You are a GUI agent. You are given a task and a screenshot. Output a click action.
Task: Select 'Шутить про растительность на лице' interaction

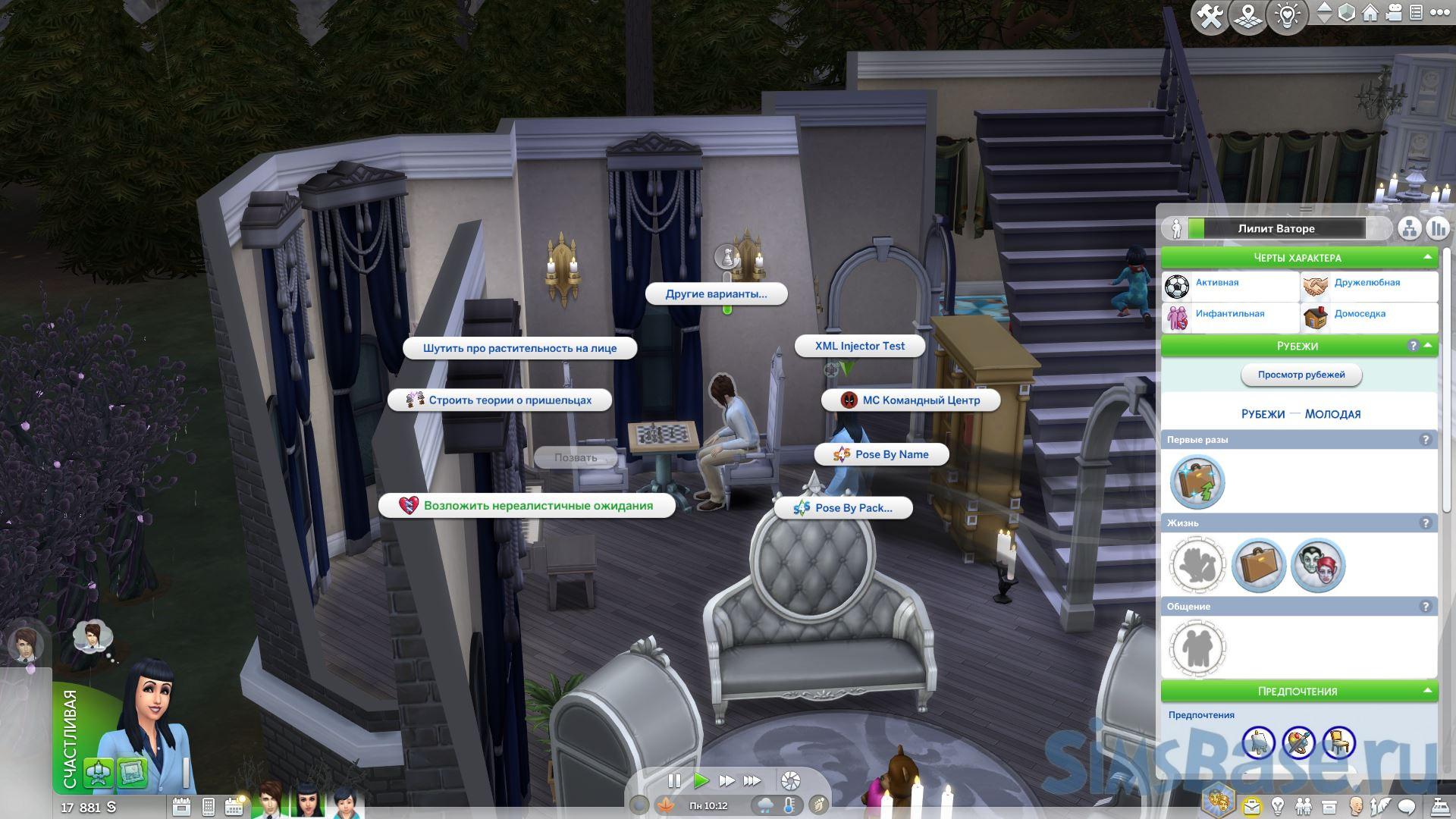[x=519, y=349]
